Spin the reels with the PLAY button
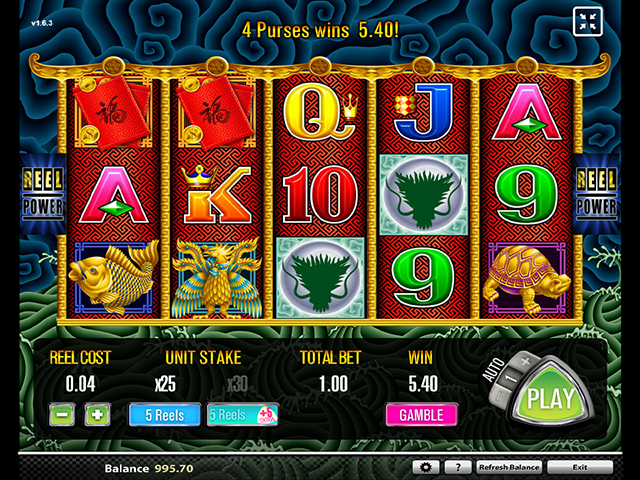Viewport: 640px width, 480px height. (x=549, y=397)
